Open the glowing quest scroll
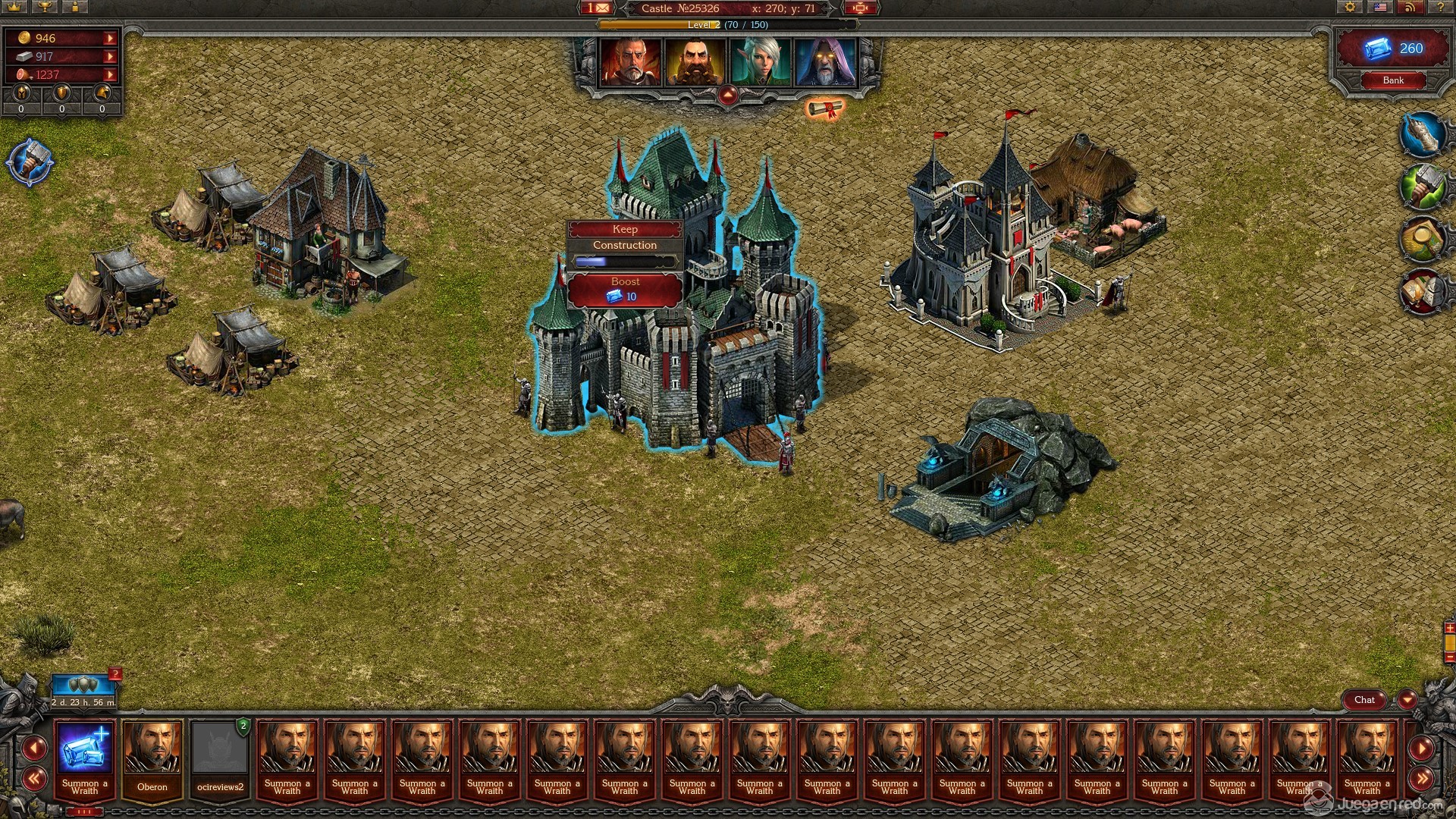Image resolution: width=1456 pixels, height=819 pixels. pos(825,110)
